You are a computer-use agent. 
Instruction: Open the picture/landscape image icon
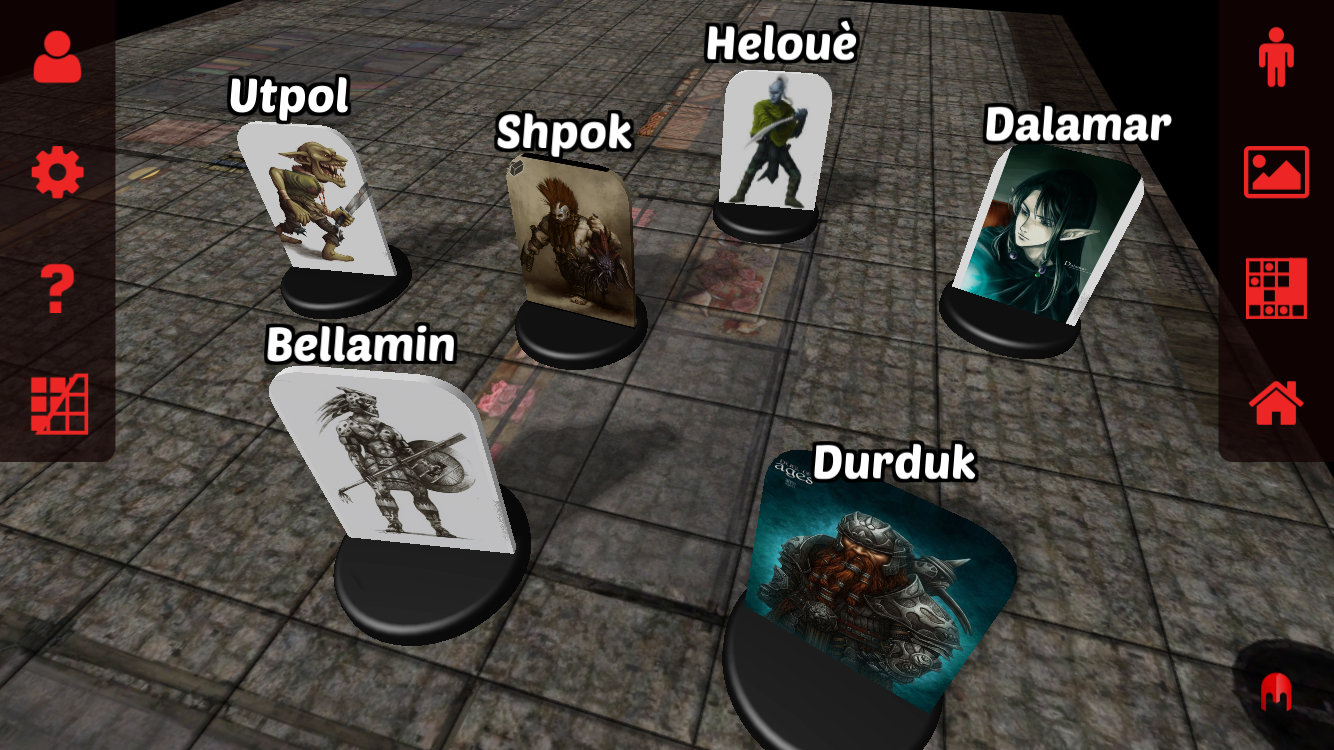tap(1276, 172)
